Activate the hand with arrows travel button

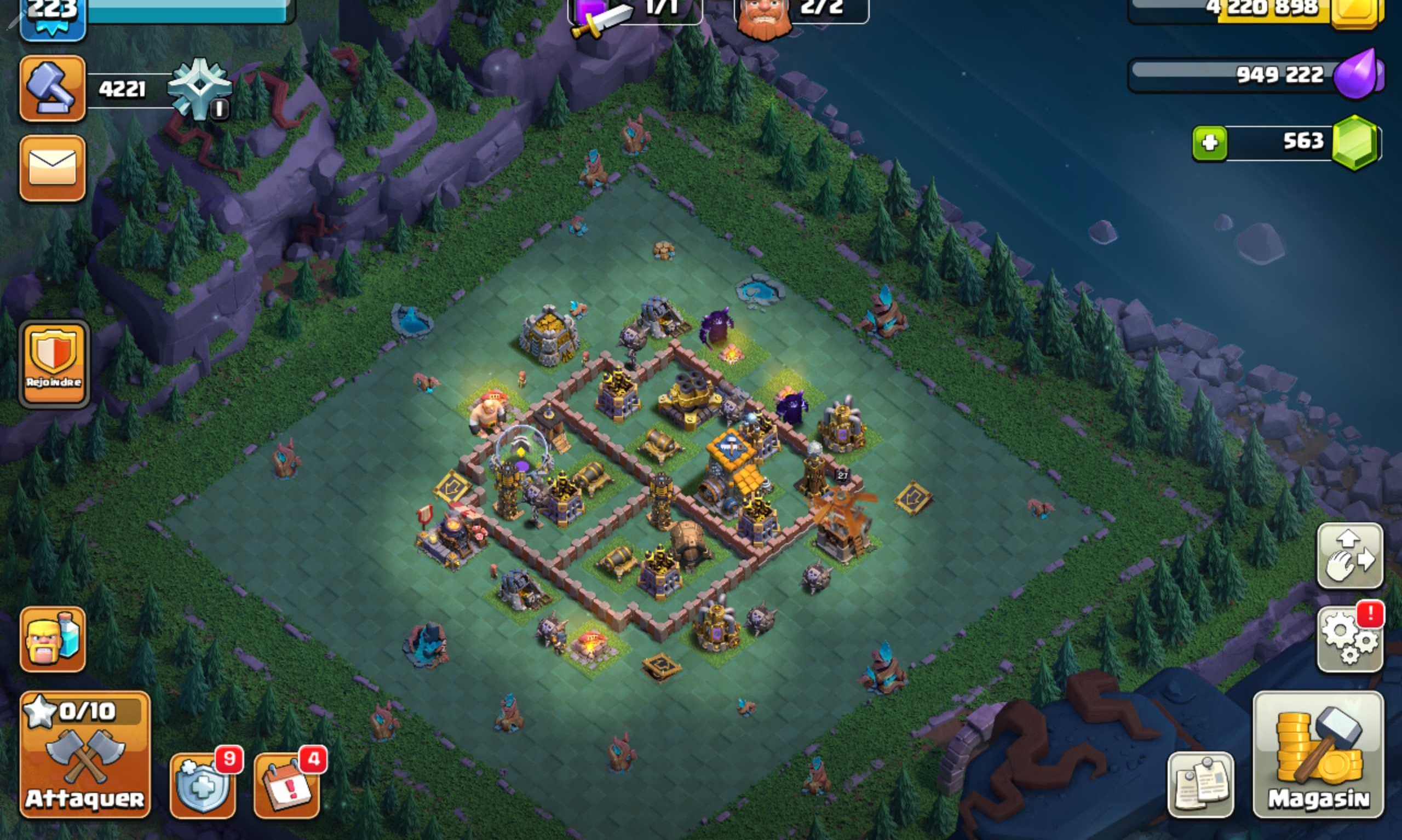point(1350,555)
